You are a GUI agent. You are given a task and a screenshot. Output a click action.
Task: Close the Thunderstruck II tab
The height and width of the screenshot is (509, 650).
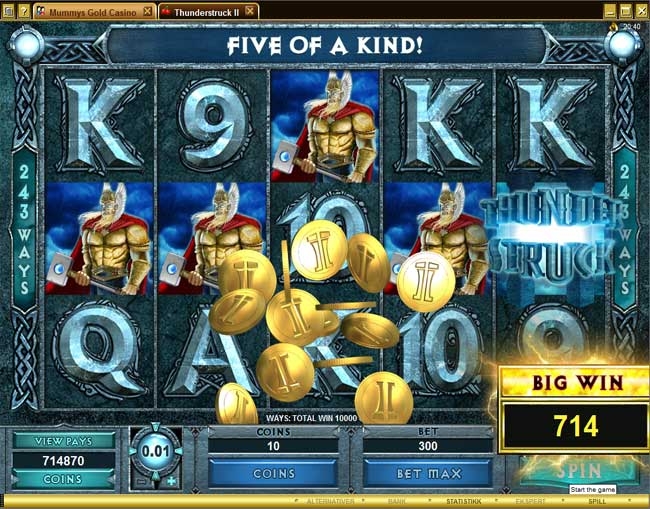(x=251, y=10)
